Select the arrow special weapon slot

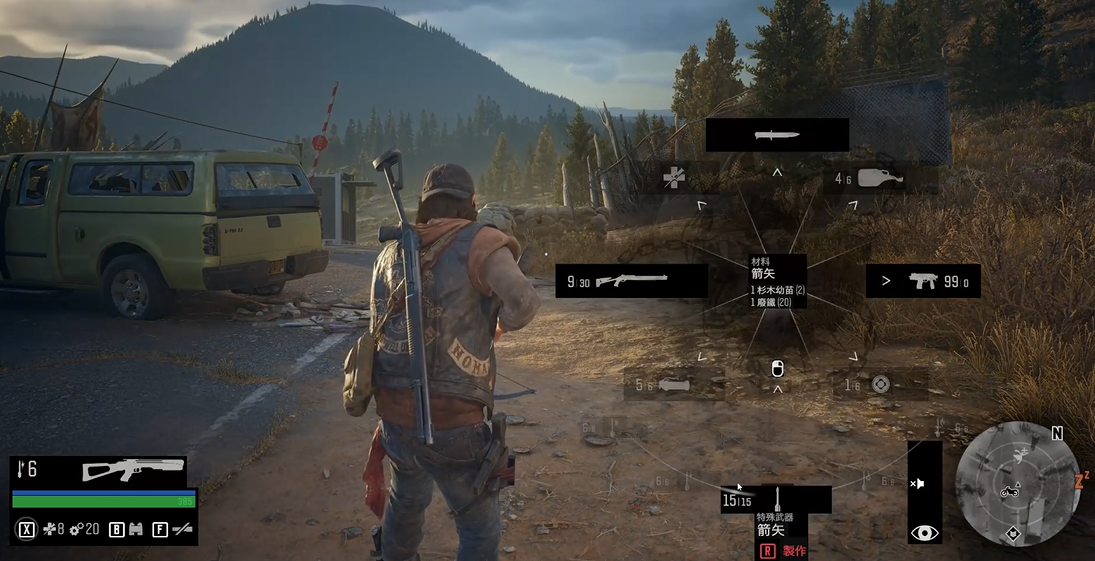tap(776, 499)
